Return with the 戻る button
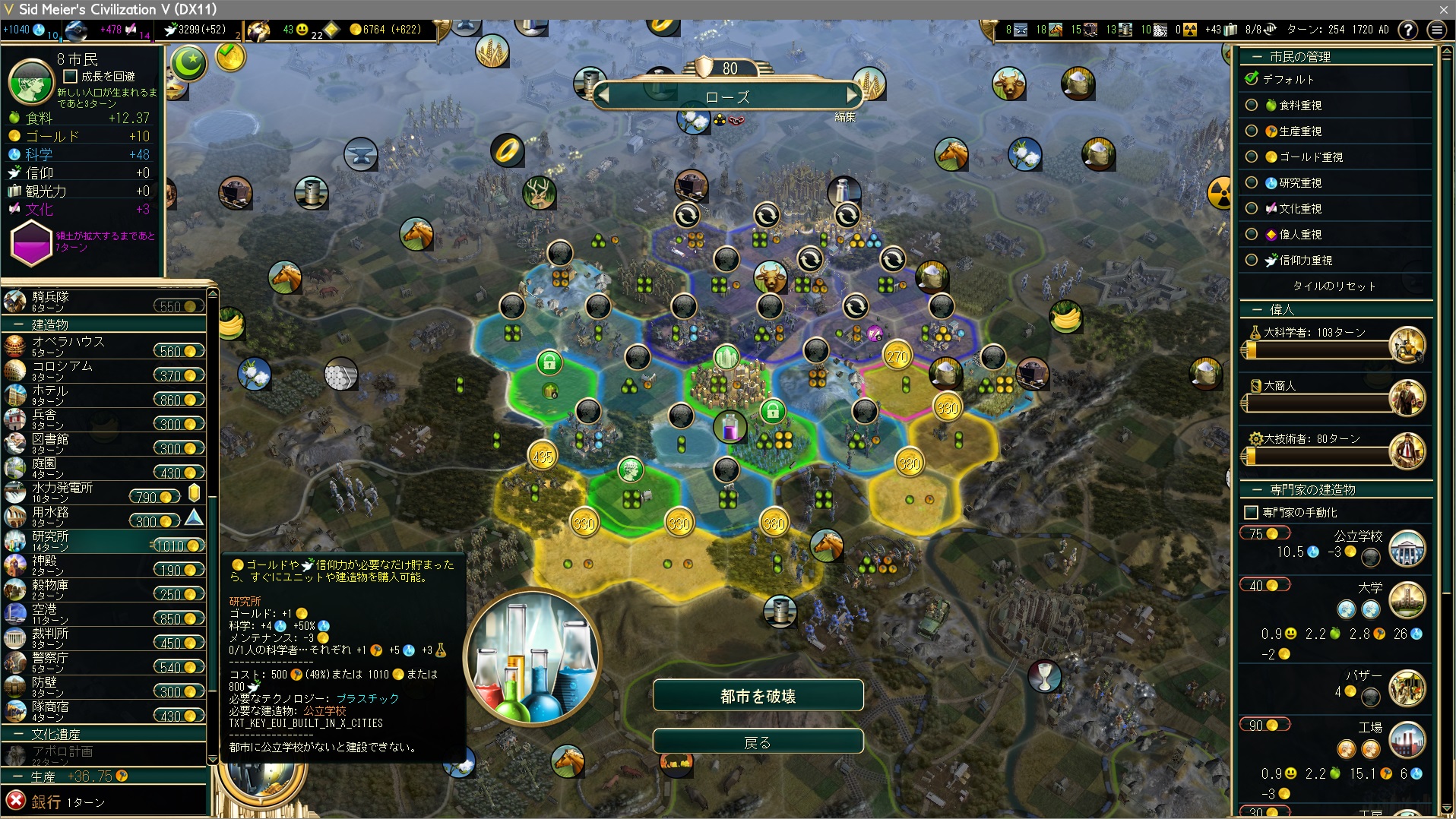This screenshot has width=1456, height=819. 758,742
